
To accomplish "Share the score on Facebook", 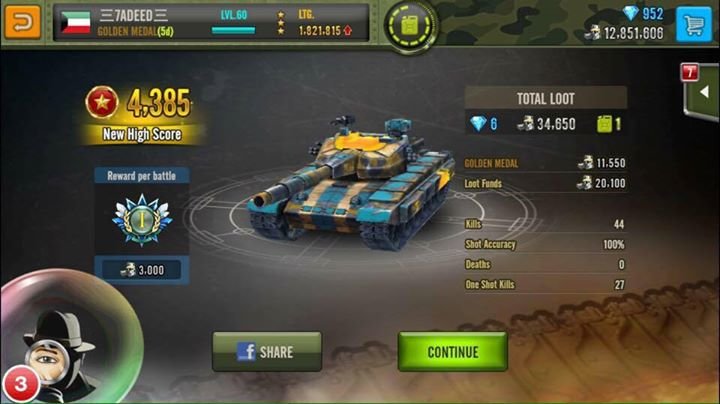I will point(267,352).
